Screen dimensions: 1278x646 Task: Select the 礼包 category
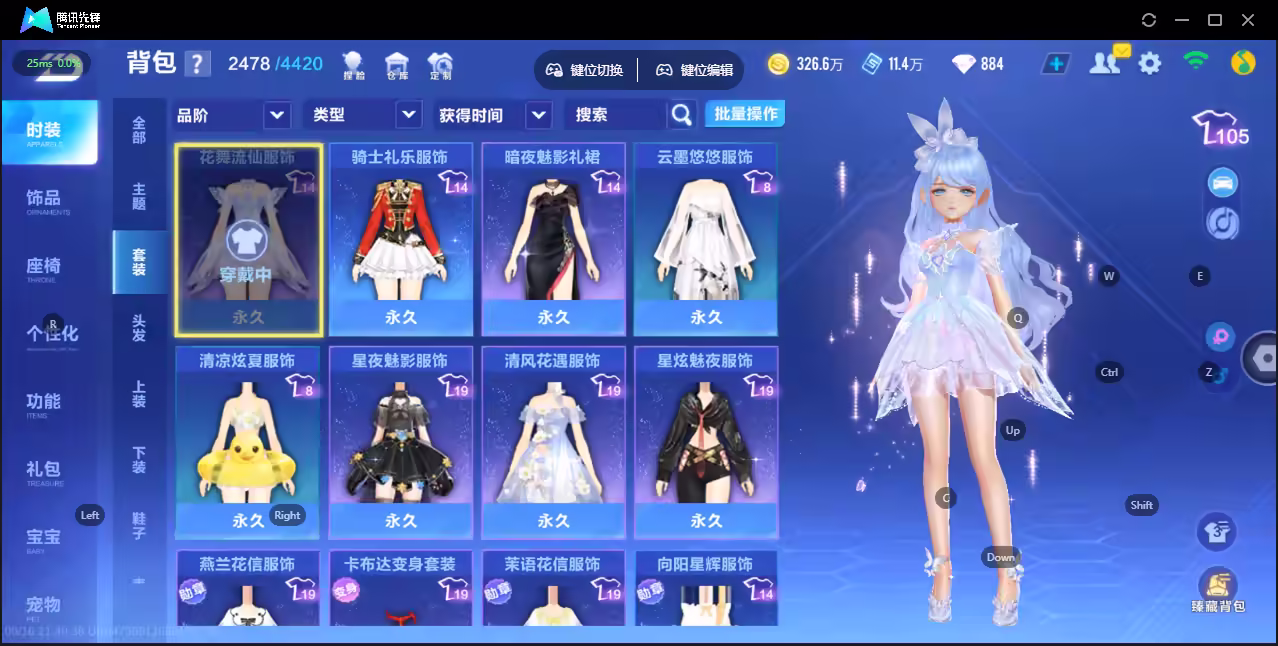pos(44,470)
